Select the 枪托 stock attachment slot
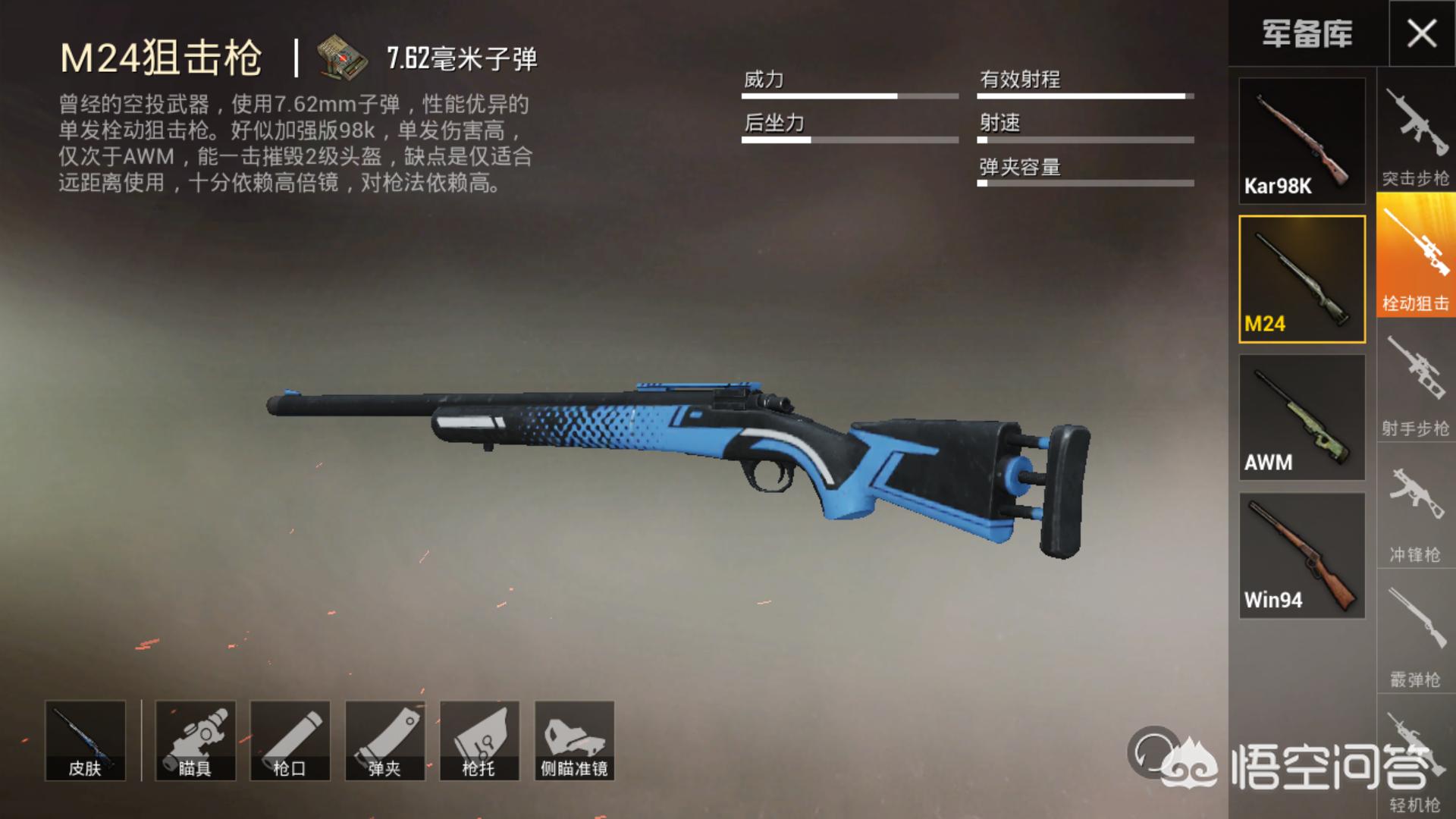The height and width of the screenshot is (819, 1456). tap(479, 740)
